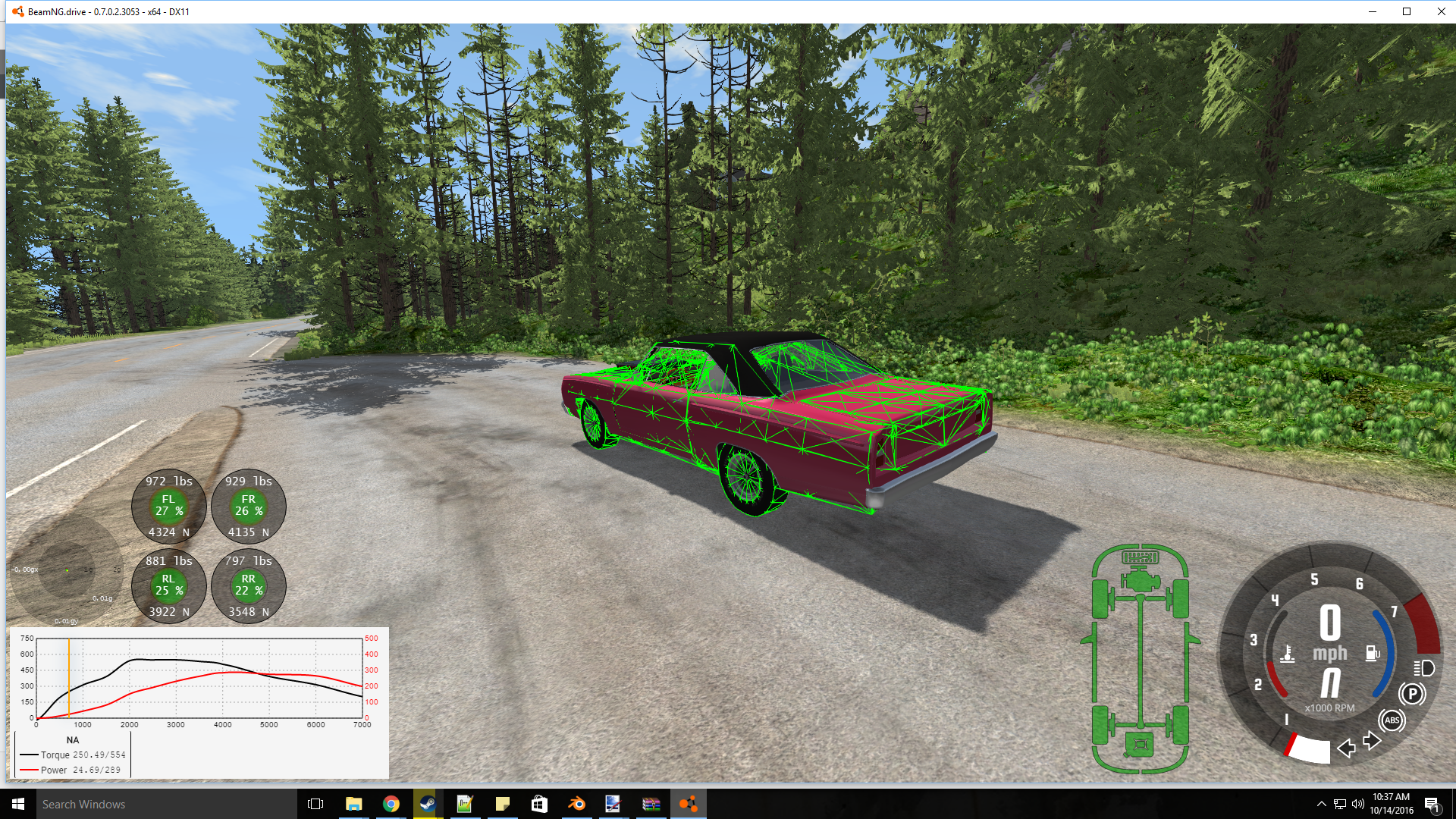This screenshot has height=819, width=1456.
Task: Click the front-left wheel in the vehicle diagram
Action: point(1100,598)
